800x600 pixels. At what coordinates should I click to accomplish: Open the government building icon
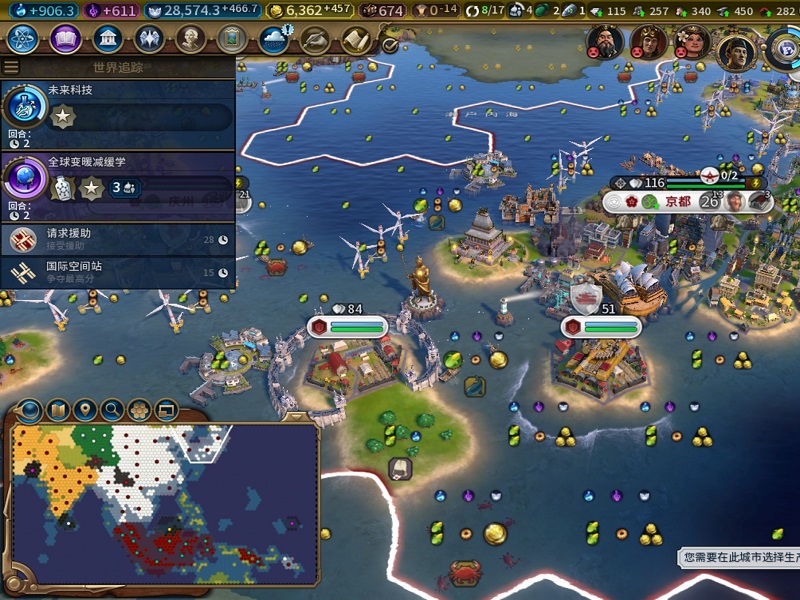pos(107,40)
